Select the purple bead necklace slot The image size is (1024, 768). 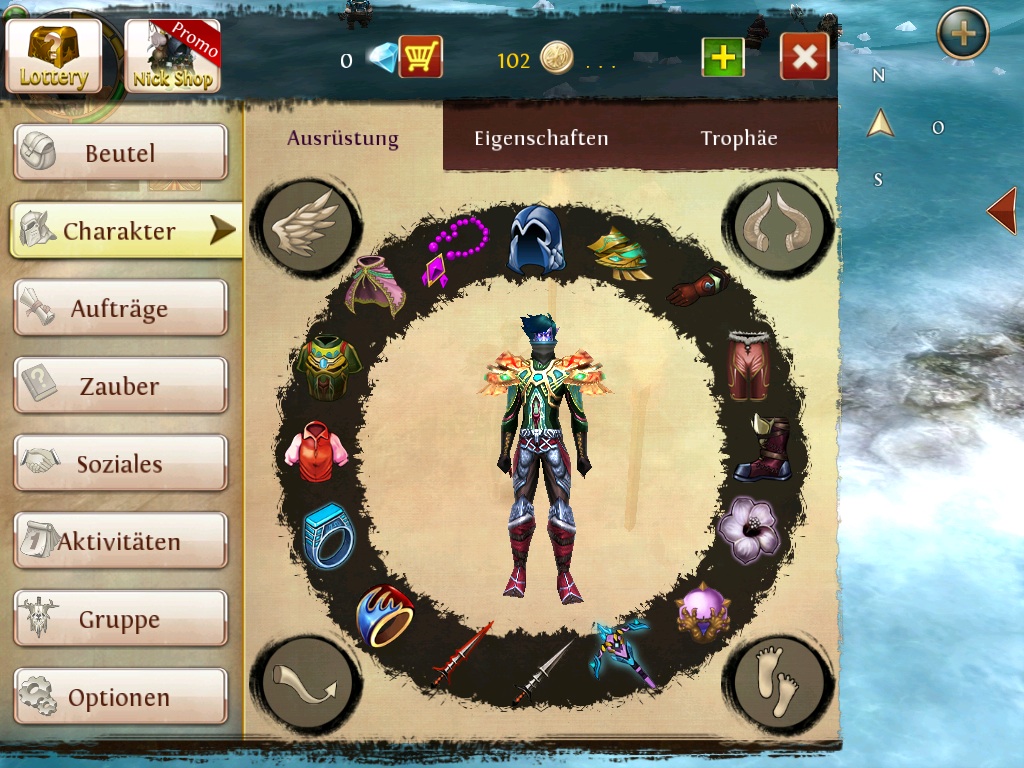point(455,252)
